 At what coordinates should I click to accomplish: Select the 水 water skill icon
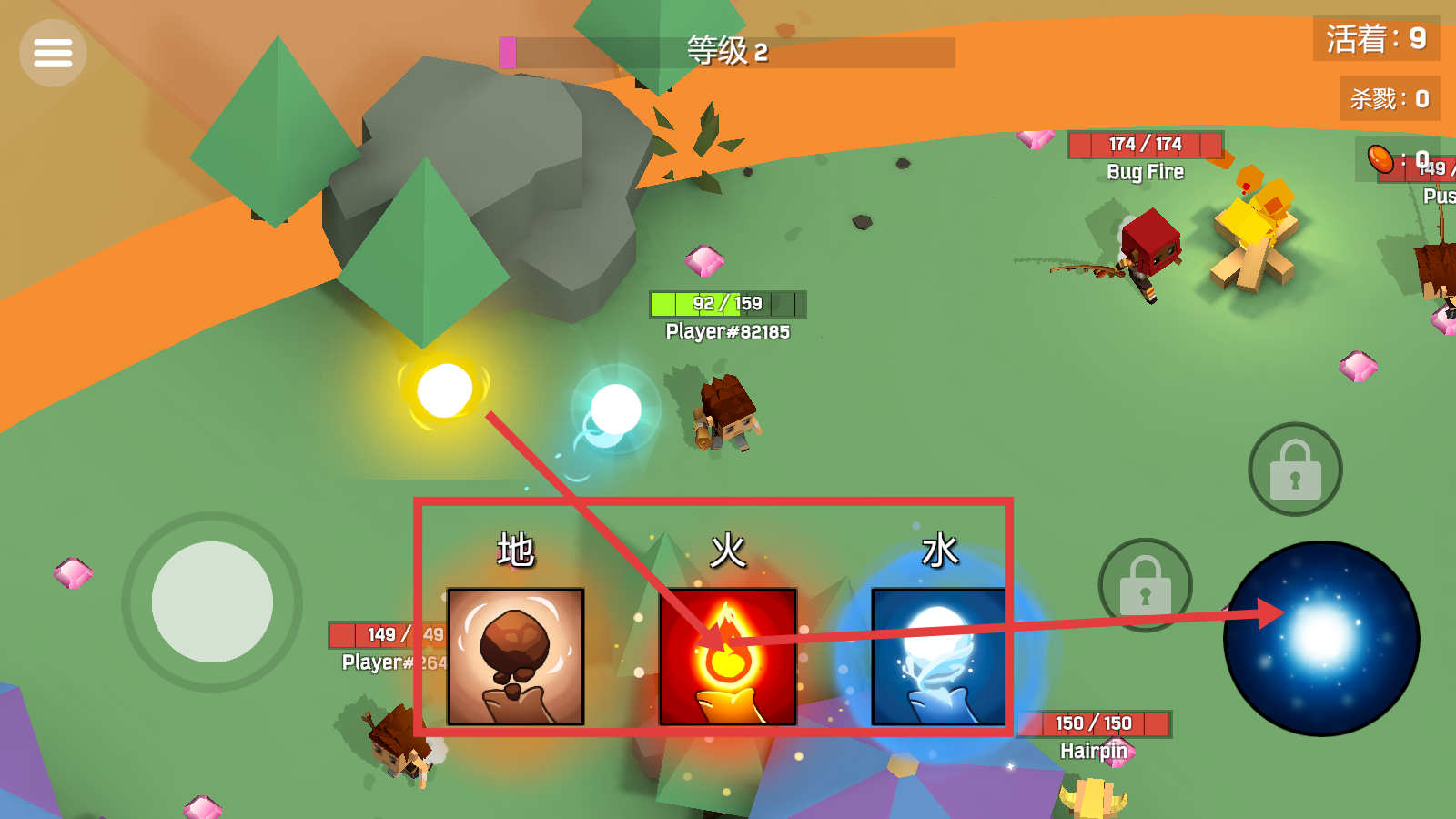pyautogui.click(x=940, y=657)
